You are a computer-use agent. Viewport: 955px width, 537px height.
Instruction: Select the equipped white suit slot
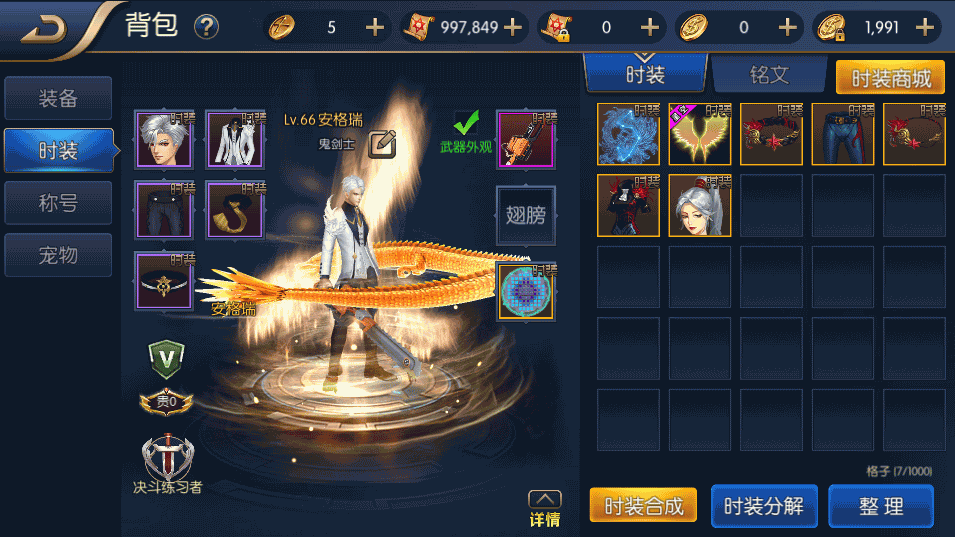click(235, 139)
